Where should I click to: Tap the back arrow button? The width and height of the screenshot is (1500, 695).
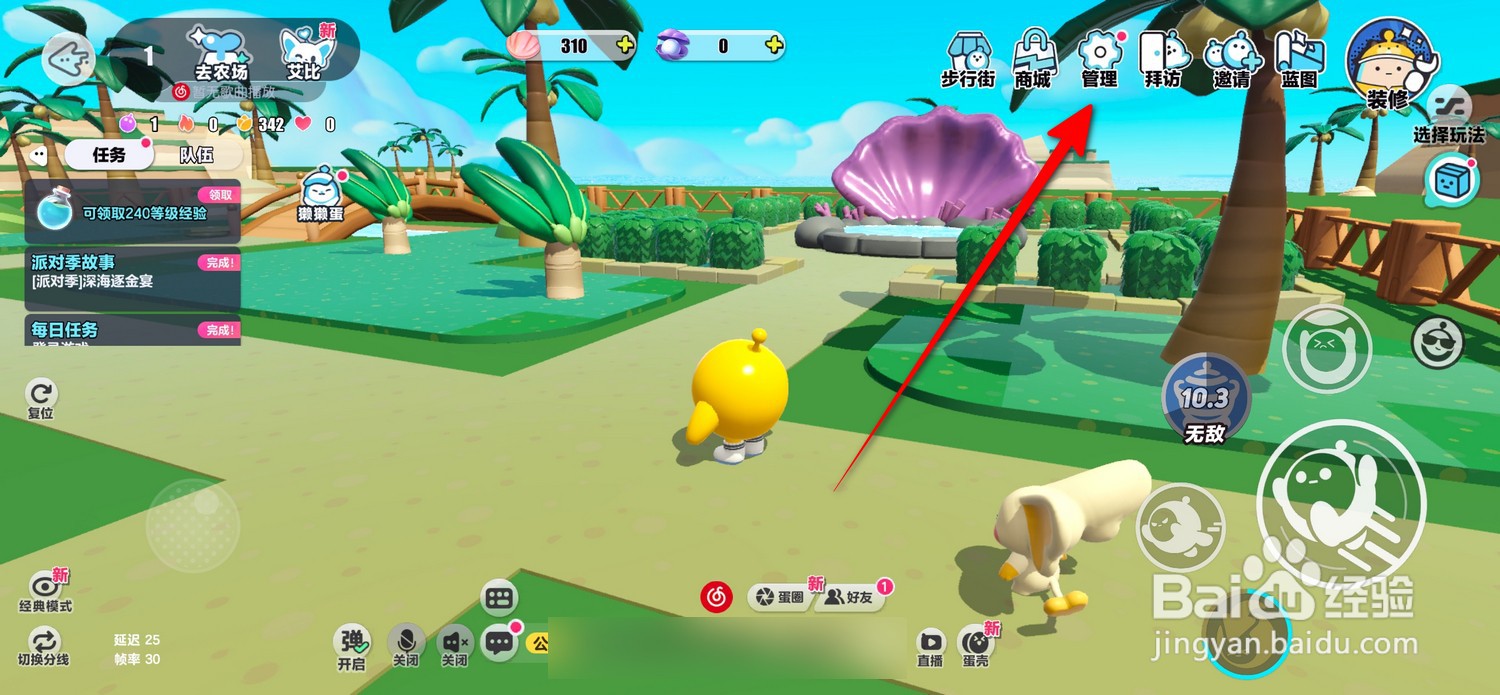(68, 57)
